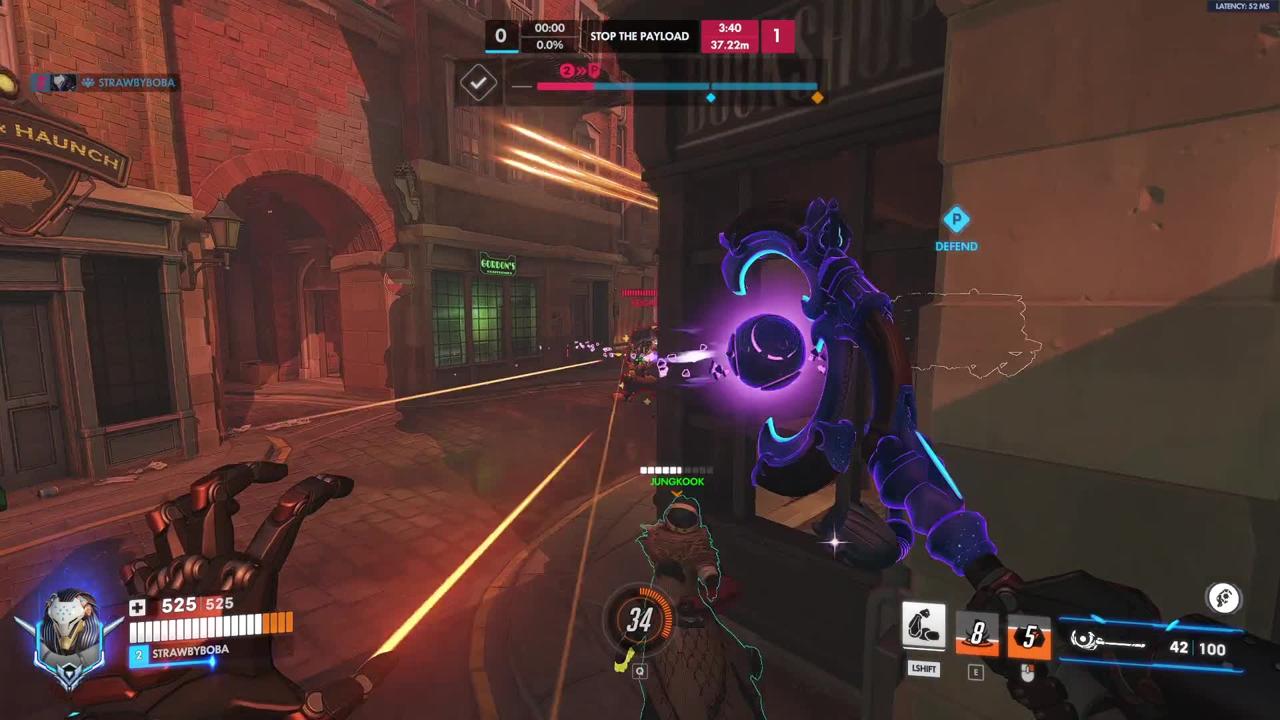1280x720 pixels.
Task: Click the checkmark diamond checkpoint icon
Action: (x=478, y=83)
